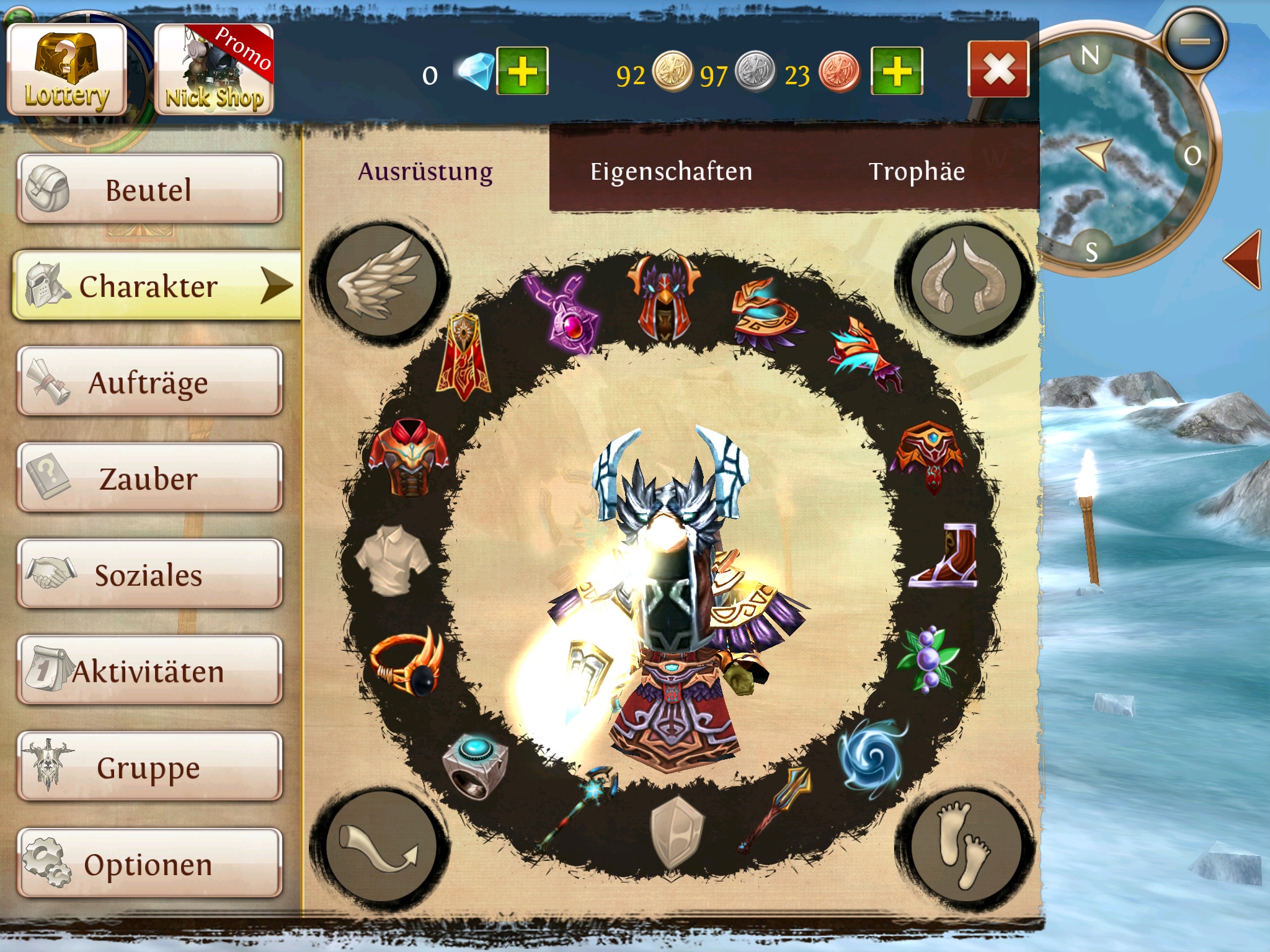
Task: Select the purple amulet equipment slot
Action: tap(566, 313)
